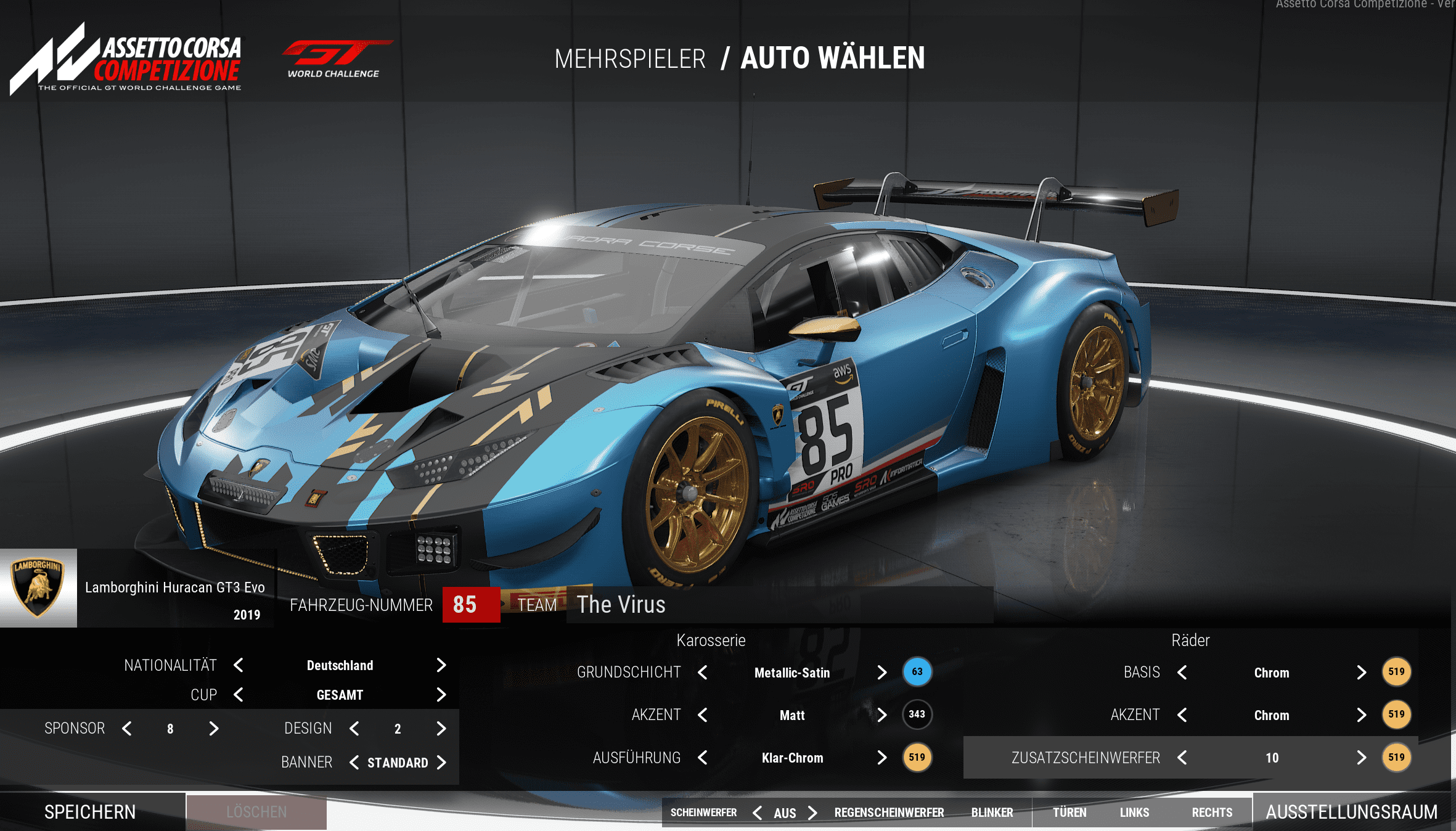
Task: Increase the Zusatzscheinwerfer value
Action: coord(1361,758)
